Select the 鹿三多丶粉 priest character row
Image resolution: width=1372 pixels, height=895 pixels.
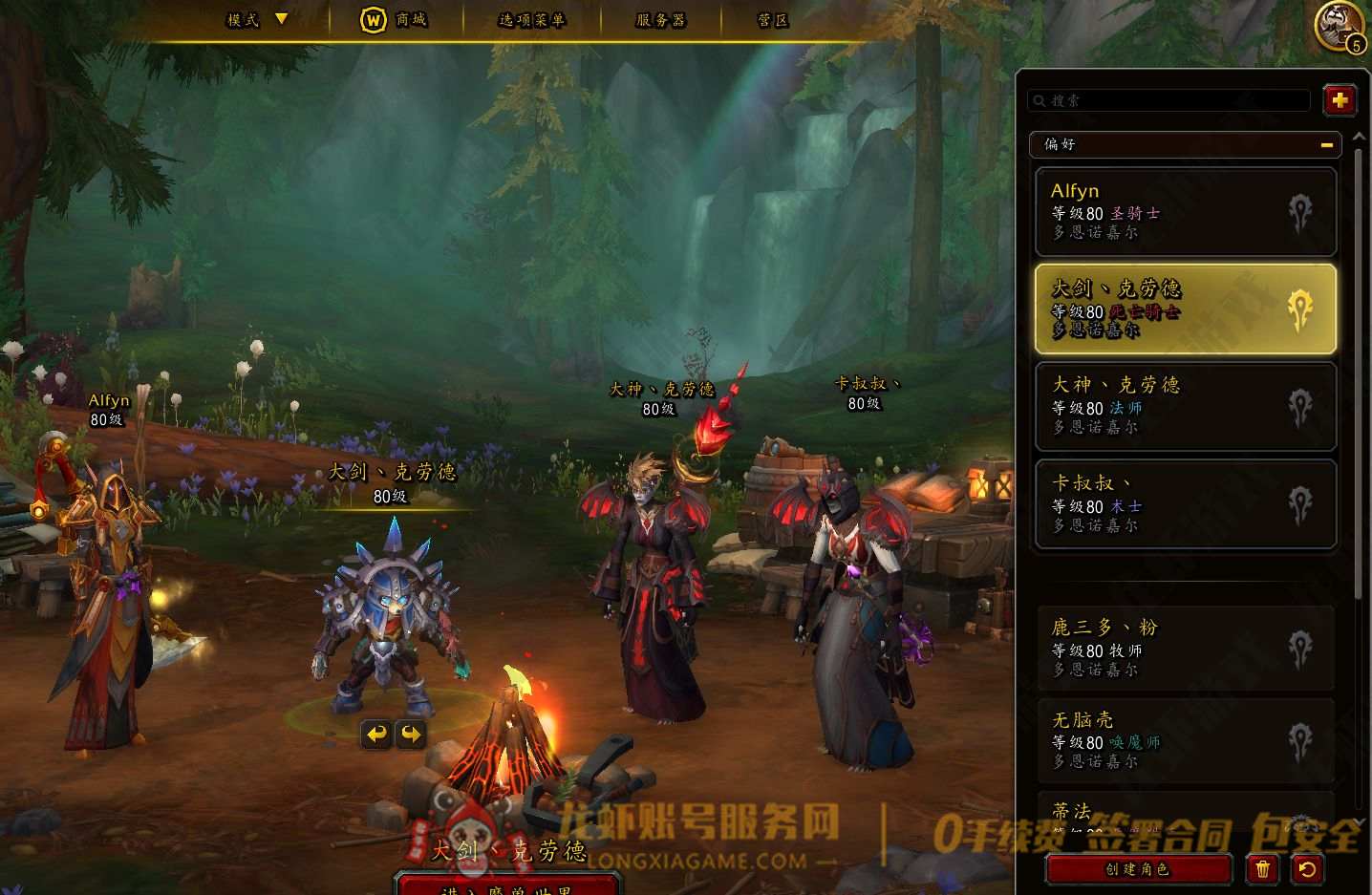[x=1185, y=648]
